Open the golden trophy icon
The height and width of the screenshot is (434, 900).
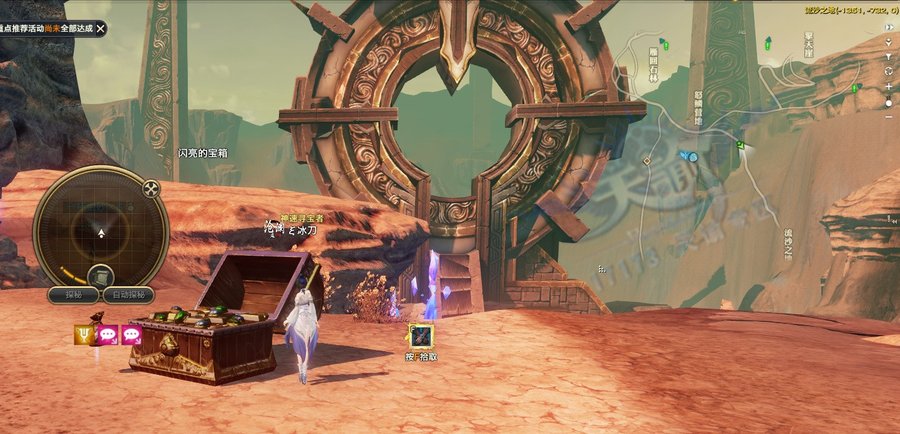pyautogui.click(x=84, y=335)
